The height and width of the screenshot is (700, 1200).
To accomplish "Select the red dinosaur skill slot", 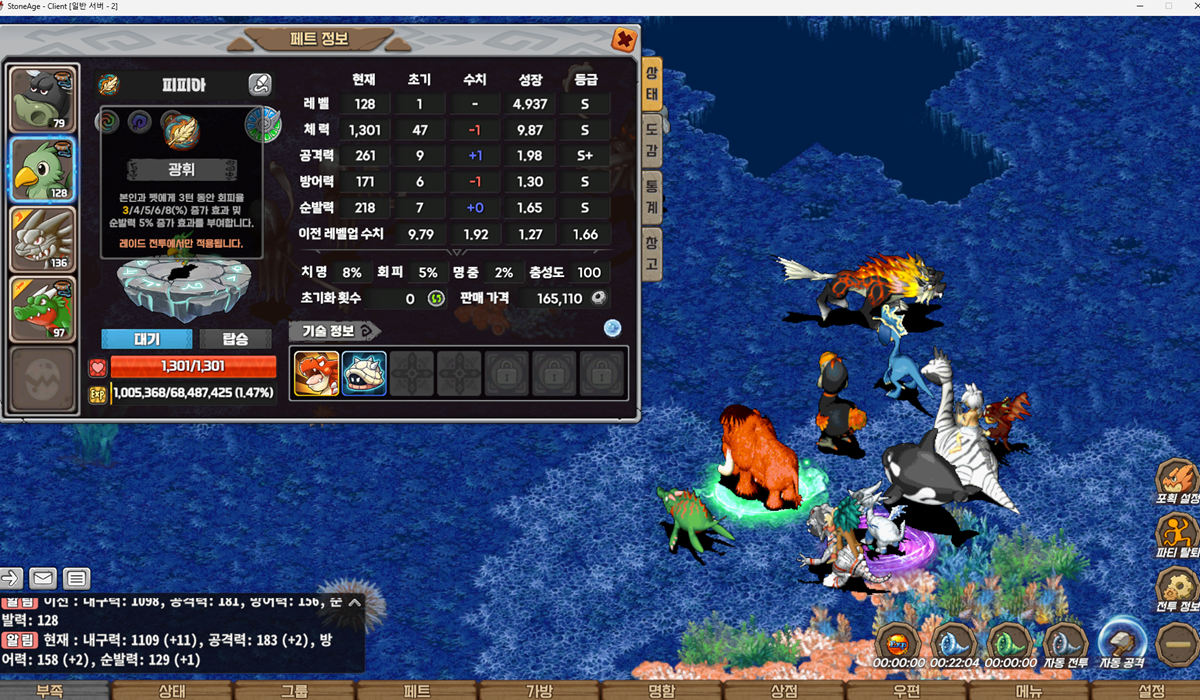I will 316,373.
